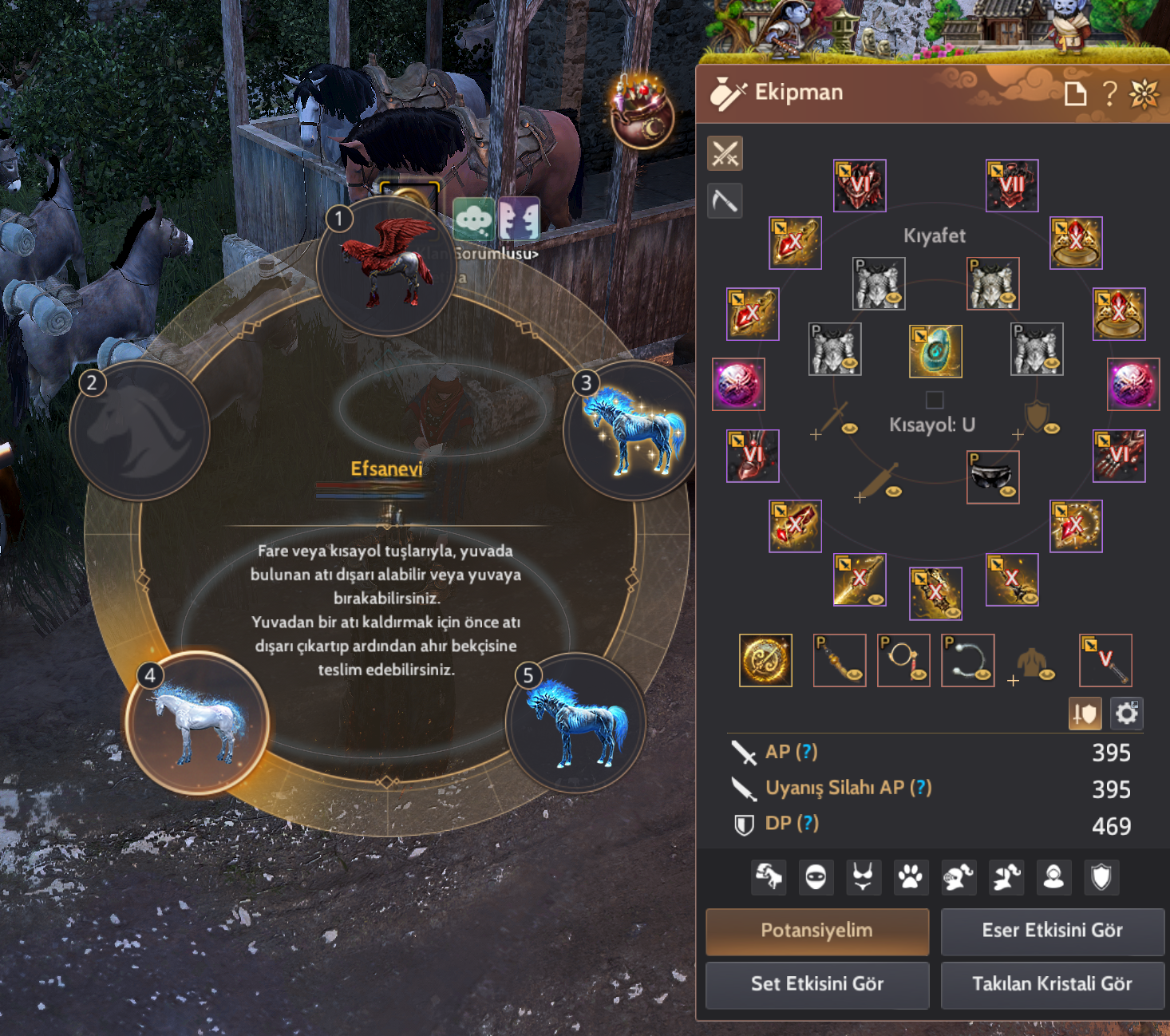Screen dimensions: 1170x1036
Task: Click the document icon in Ekipman header
Action: 1075,93
